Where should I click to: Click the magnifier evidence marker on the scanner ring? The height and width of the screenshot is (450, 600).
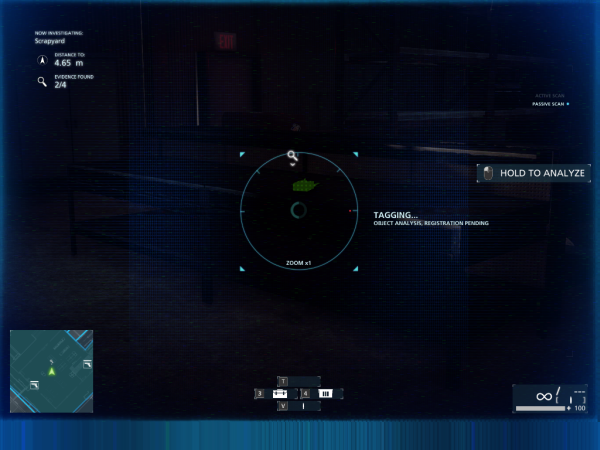(292, 156)
